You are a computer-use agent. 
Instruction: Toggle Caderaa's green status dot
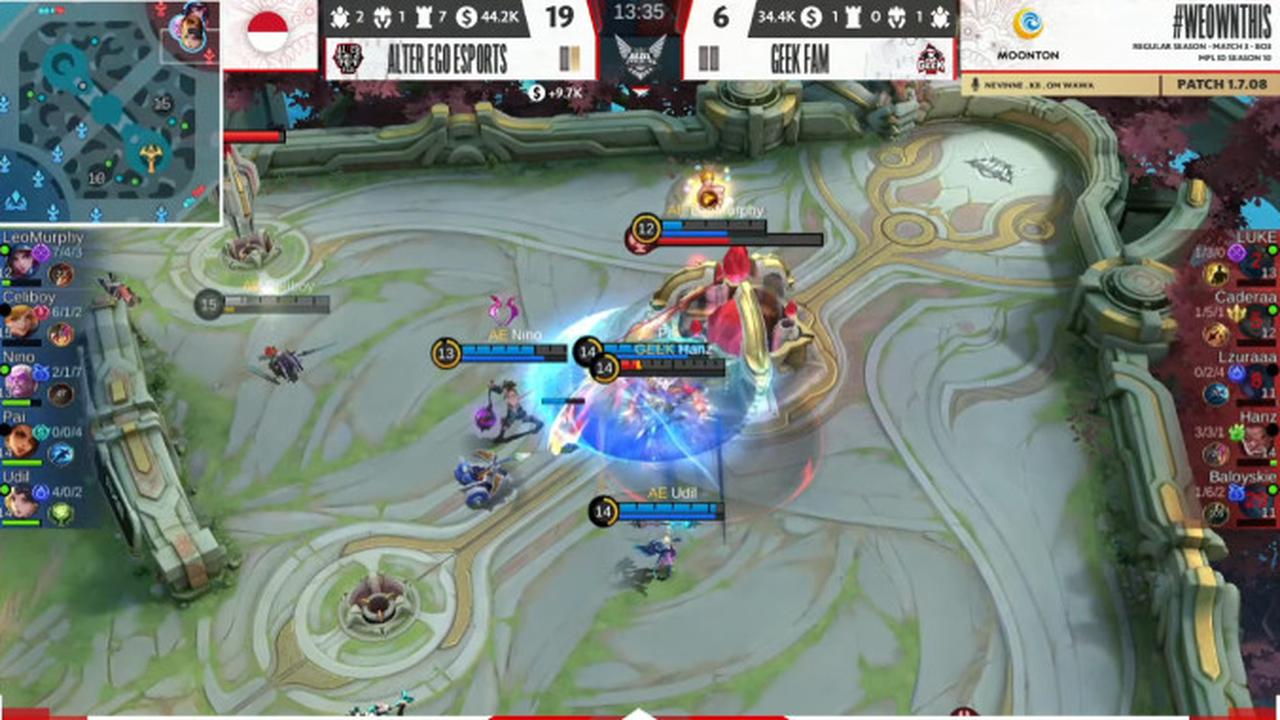point(1273,309)
